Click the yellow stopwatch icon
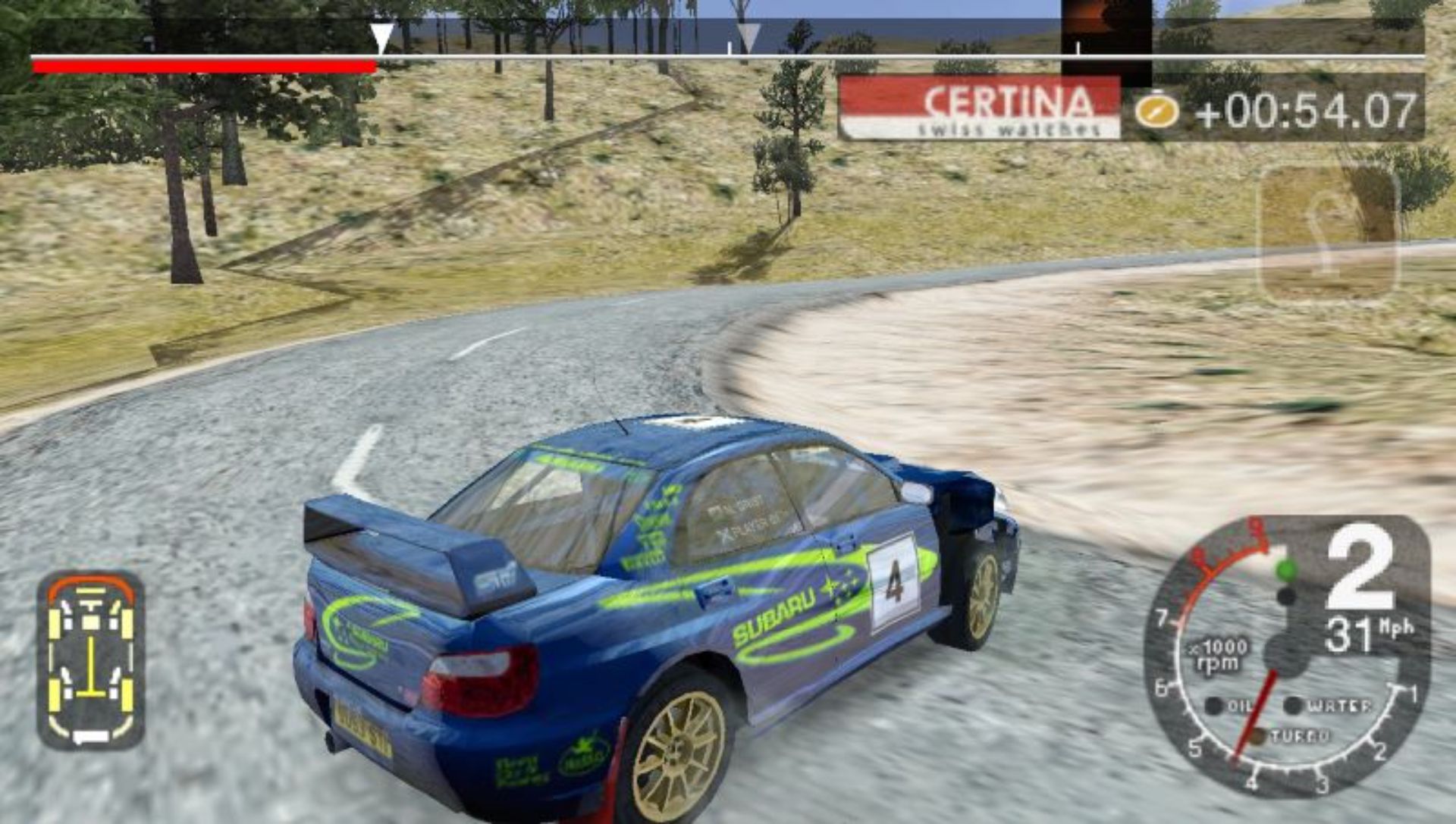Image resolution: width=1456 pixels, height=824 pixels. coord(1156,111)
